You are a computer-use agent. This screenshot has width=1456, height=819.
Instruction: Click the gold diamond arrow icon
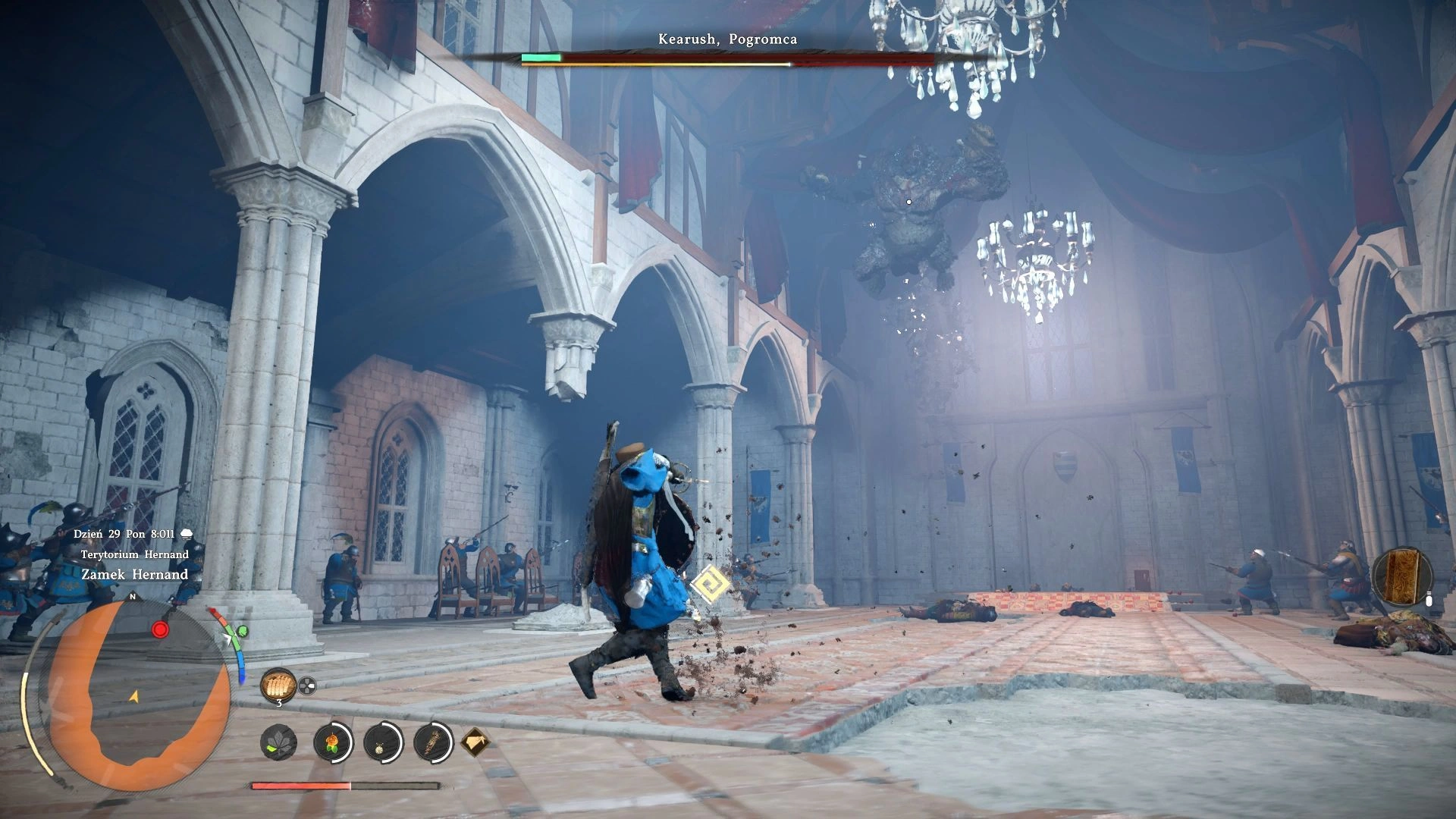coord(475,741)
